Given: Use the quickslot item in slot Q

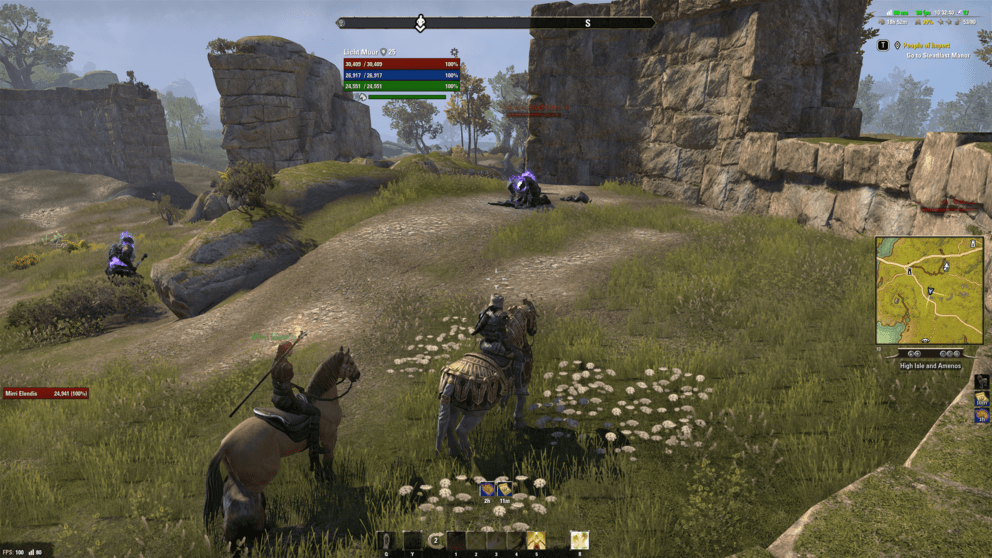Looking at the screenshot, I should (387, 541).
